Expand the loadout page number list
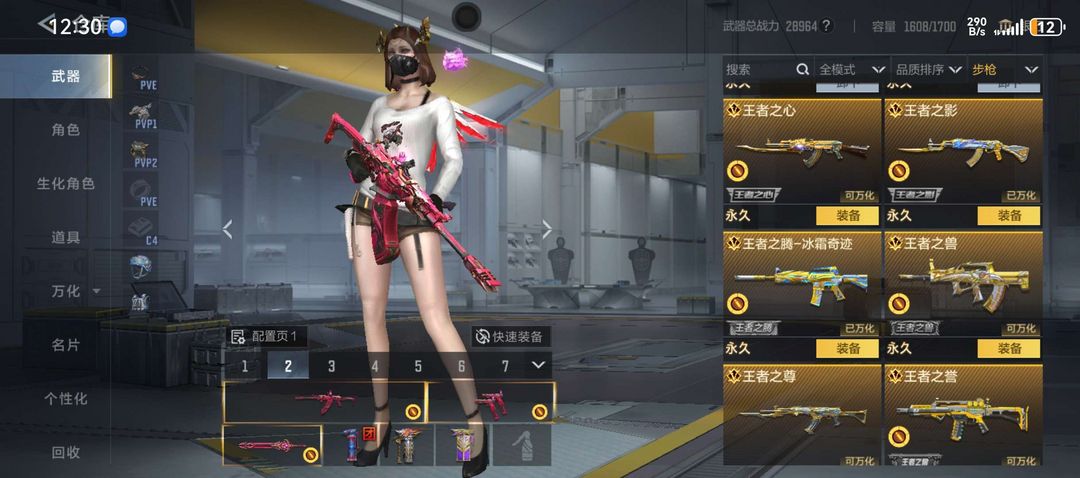This screenshot has height=478, width=1080. click(x=539, y=365)
